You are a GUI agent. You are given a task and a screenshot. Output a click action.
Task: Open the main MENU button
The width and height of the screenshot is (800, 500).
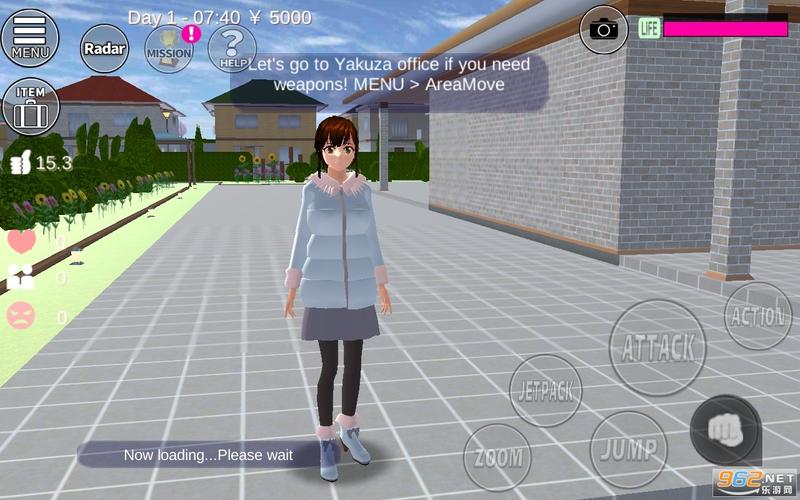coord(30,38)
